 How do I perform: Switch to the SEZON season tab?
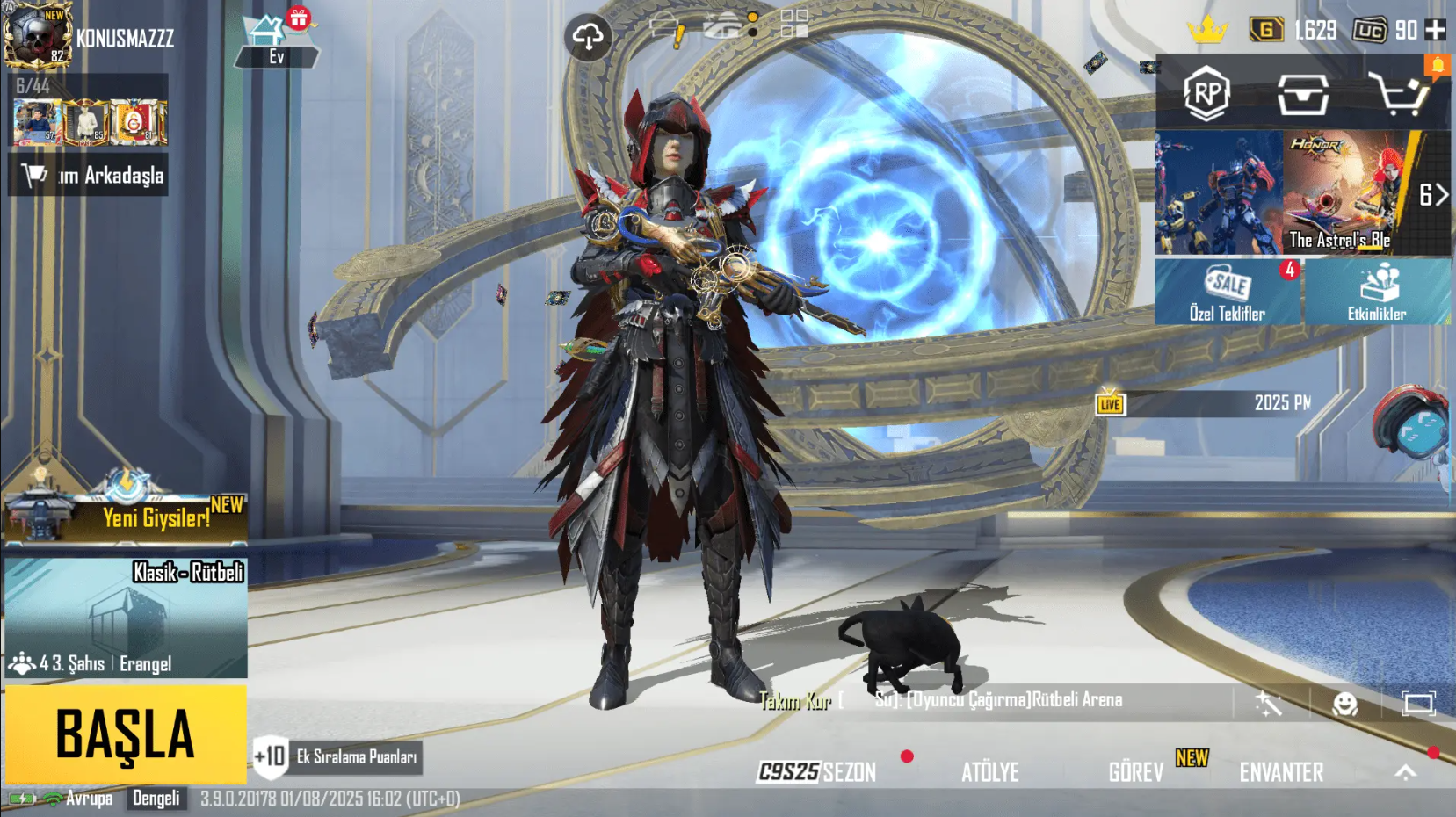point(817,771)
